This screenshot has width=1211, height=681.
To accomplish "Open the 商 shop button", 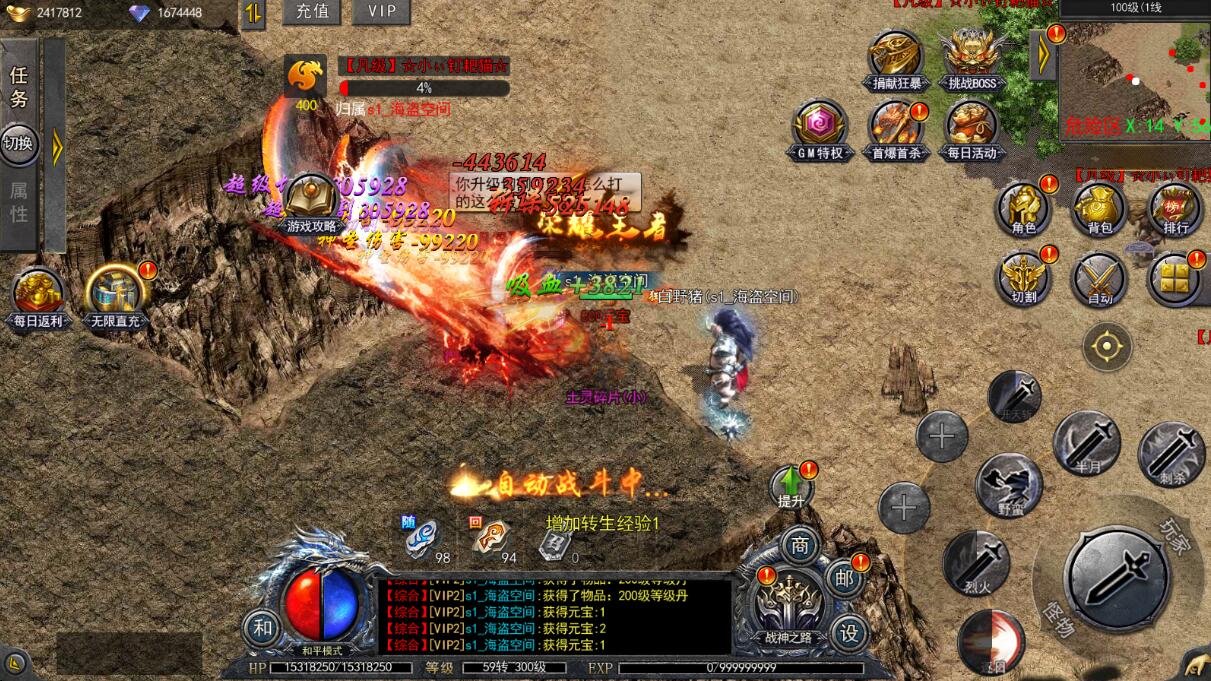I will click(x=800, y=545).
